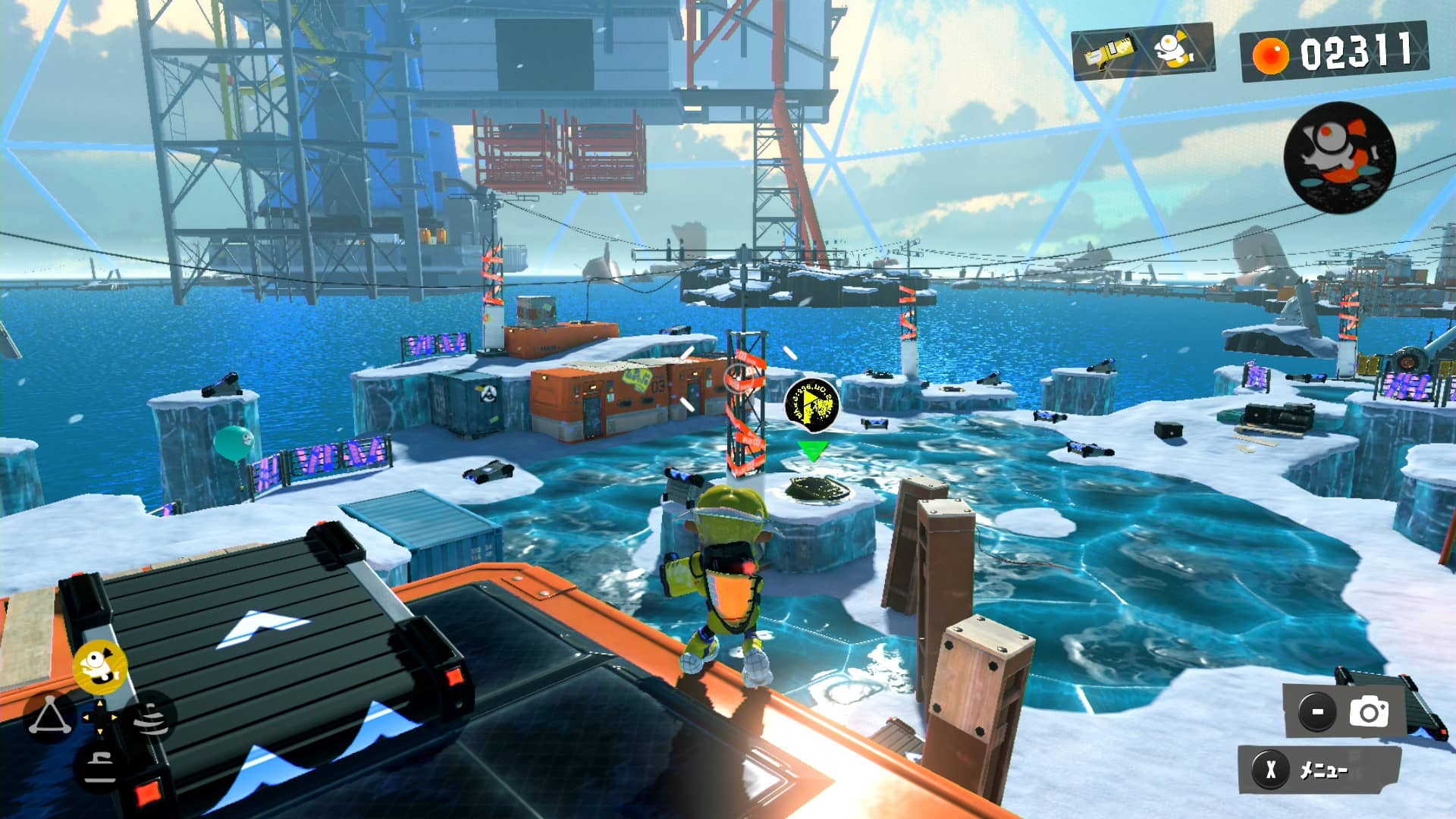The width and height of the screenshot is (1456, 819).
Task: Select the yellow hero shot weapon icon
Action: pyautogui.click(x=1108, y=53)
